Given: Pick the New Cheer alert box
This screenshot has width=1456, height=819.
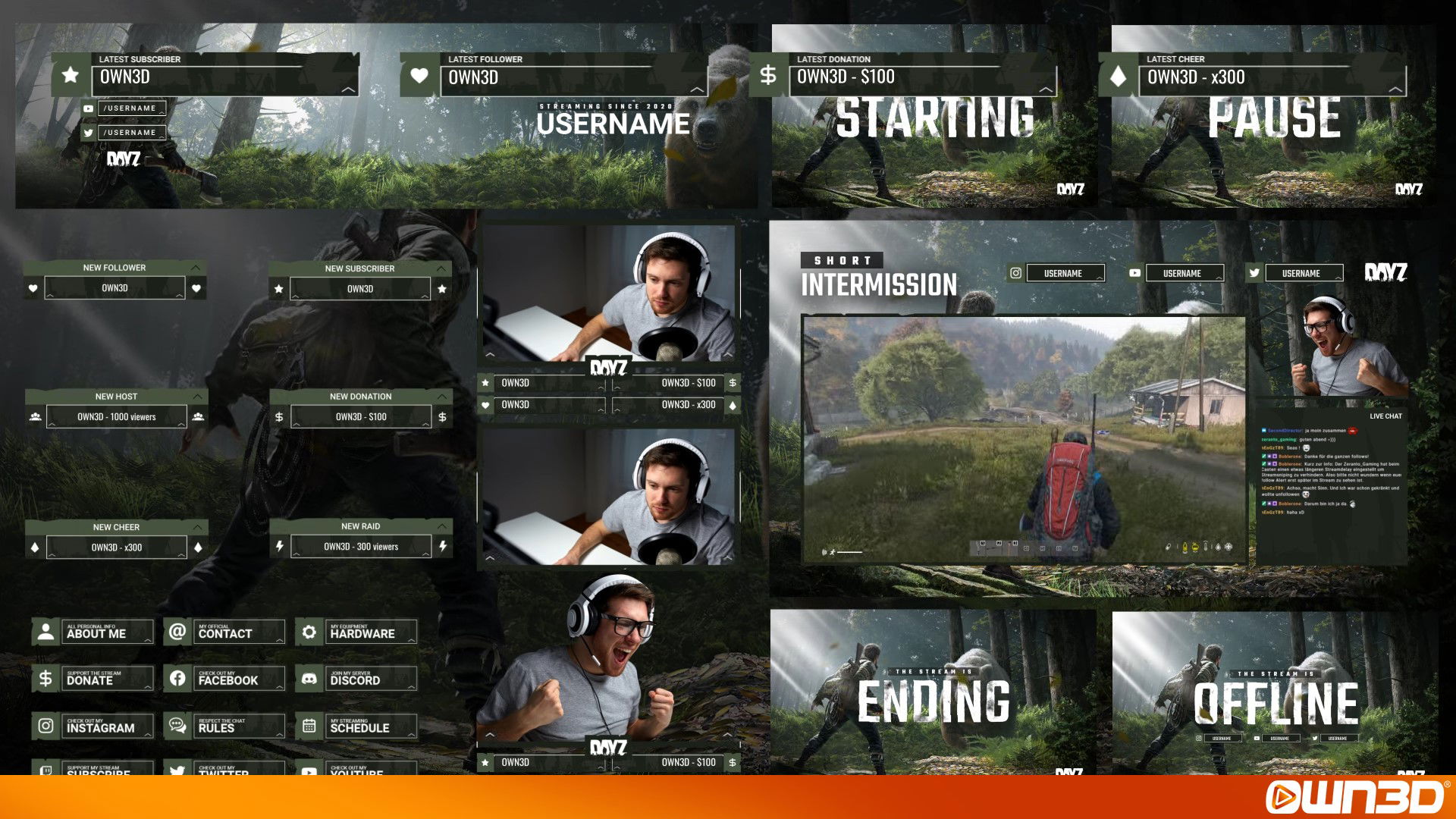Looking at the screenshot, I should point(116,540).
